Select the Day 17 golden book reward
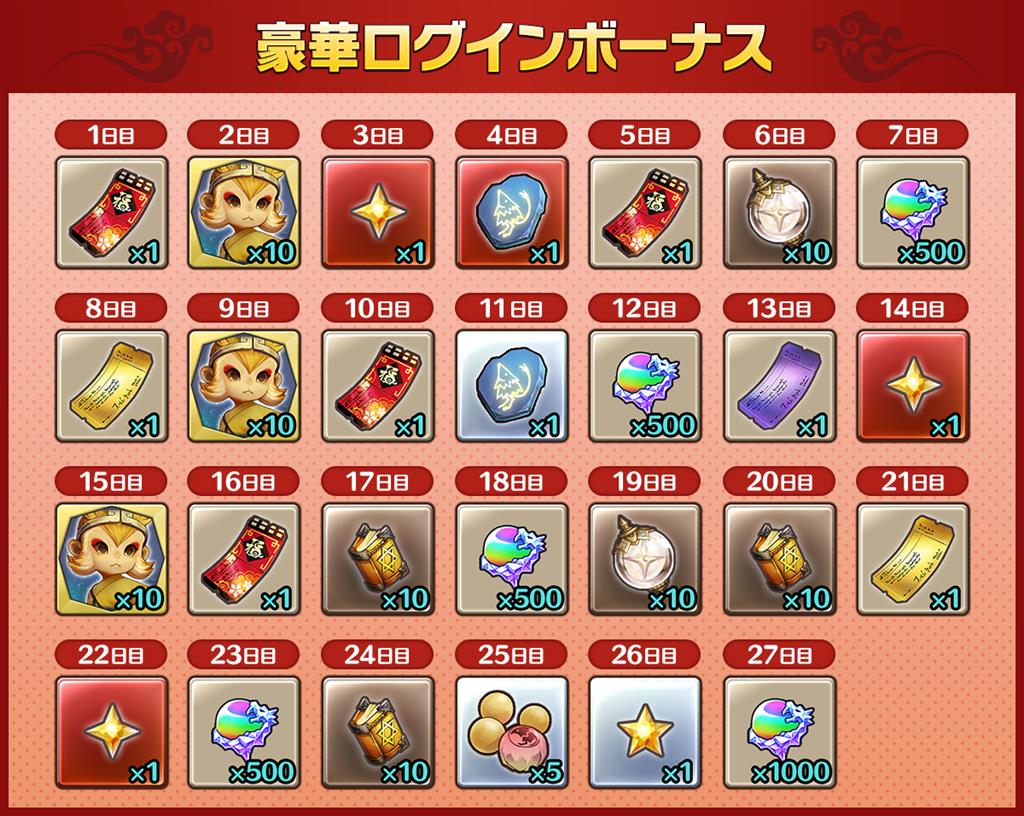 pos(378,559)
